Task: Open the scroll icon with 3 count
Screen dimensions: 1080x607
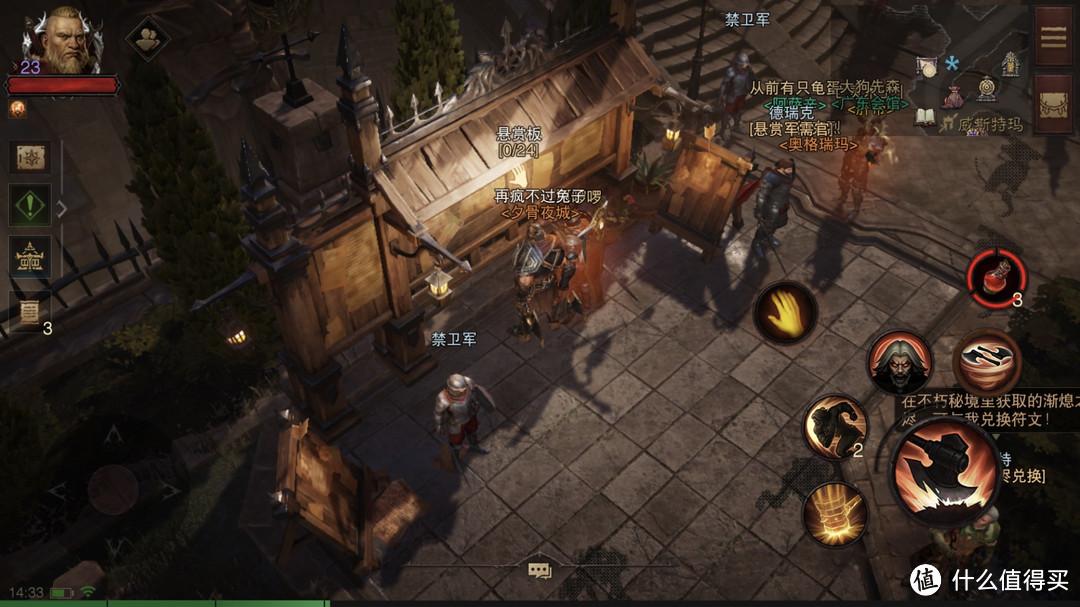Action: (x=30, y=310)
